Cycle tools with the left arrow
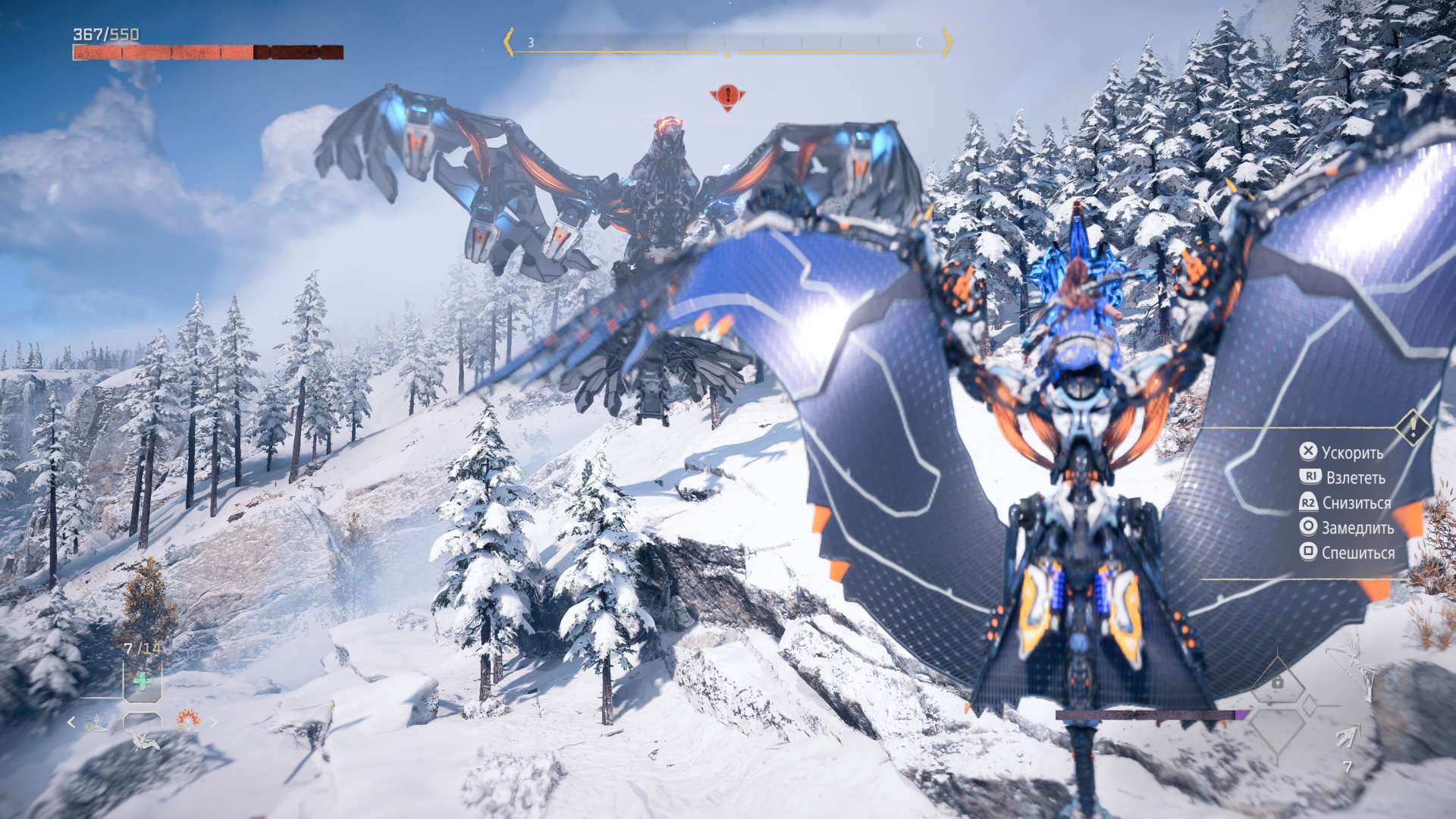Screen dimensions: 1456x819 (71, 723)
